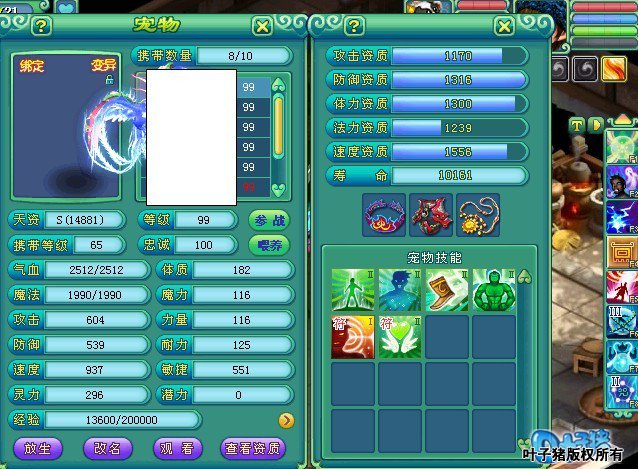Image resolution: width=638 pixels, height=469 pixels.
Task: Click the 参战 (join battle) button
Action: tap(268, 220)
